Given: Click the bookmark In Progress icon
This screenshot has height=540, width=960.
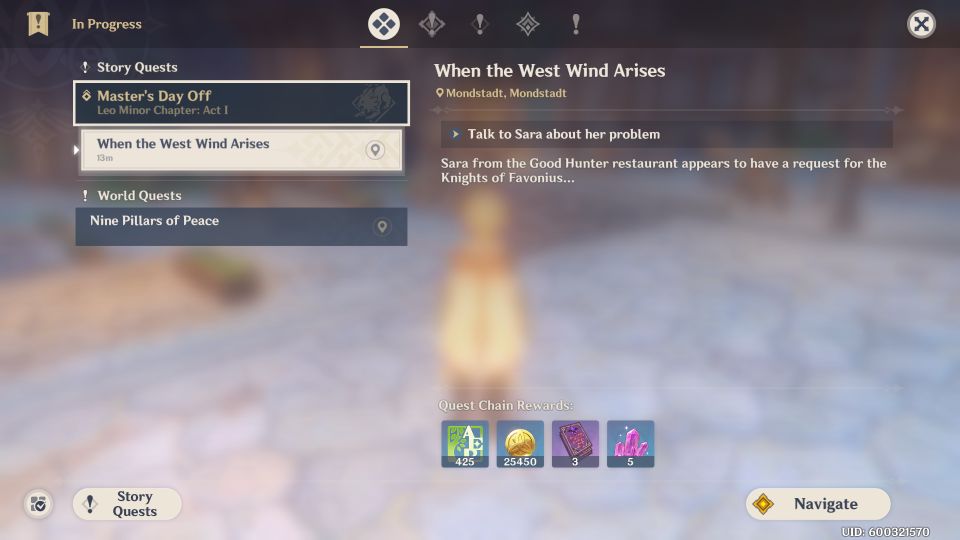Looking at the screenshot, I should click(x=38, y=24).
